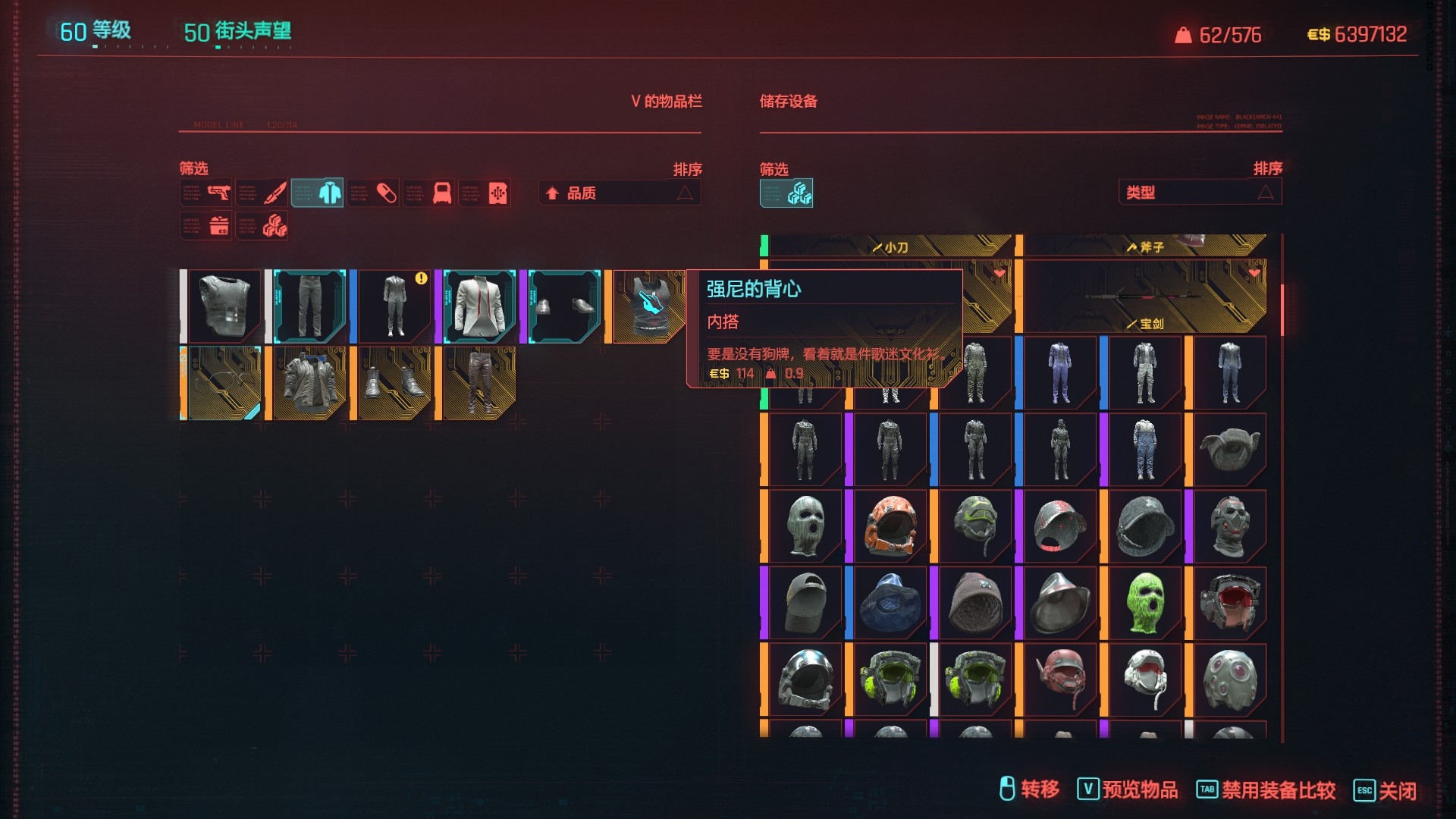The height and width of the screenshot is (819, 1456).
Task: Select the 强尼的背心 vest thumbnail
Action: point(650,306)
